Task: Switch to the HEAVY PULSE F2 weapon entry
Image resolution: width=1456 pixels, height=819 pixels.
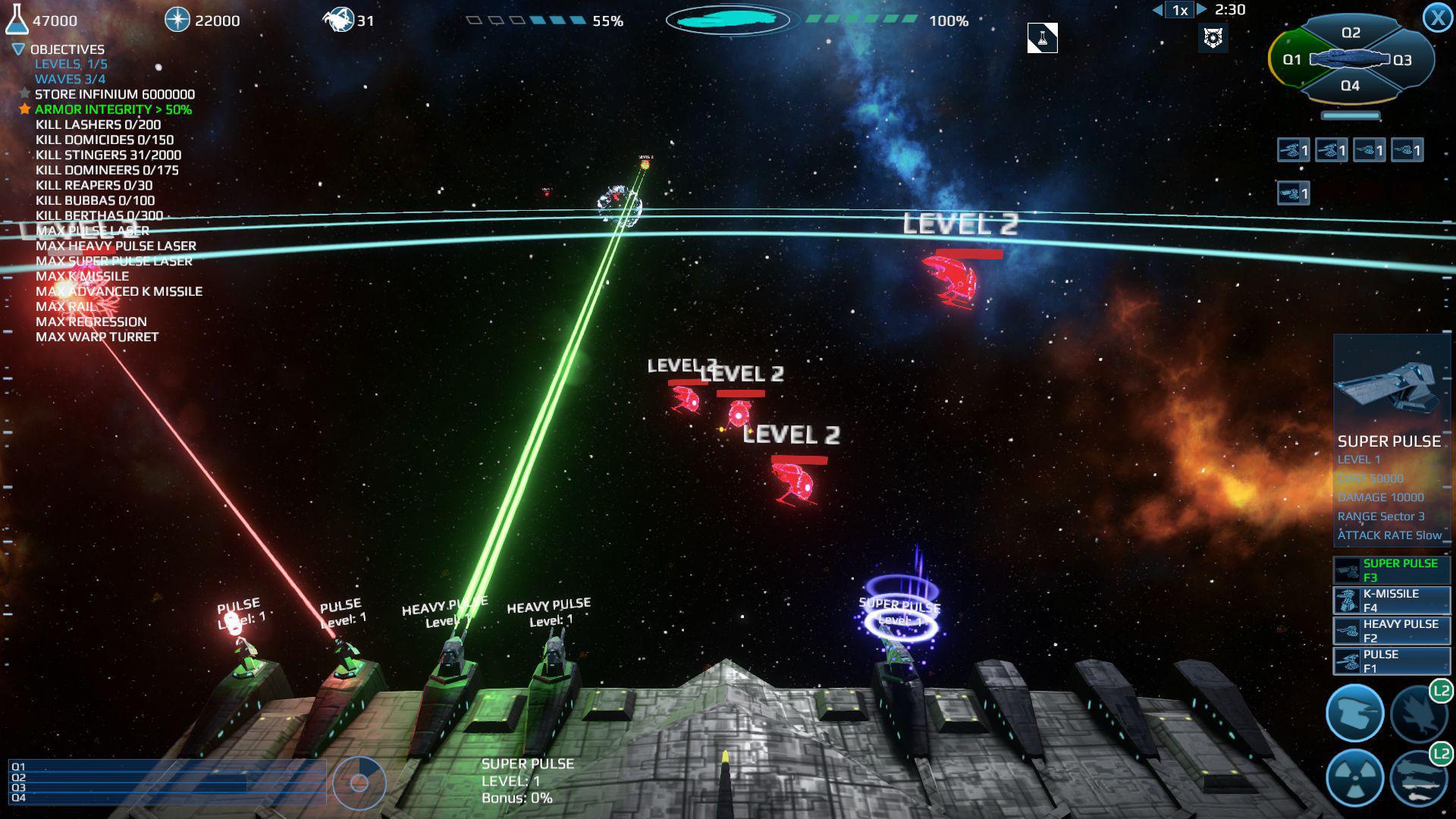Action: tap(1390, 630)
